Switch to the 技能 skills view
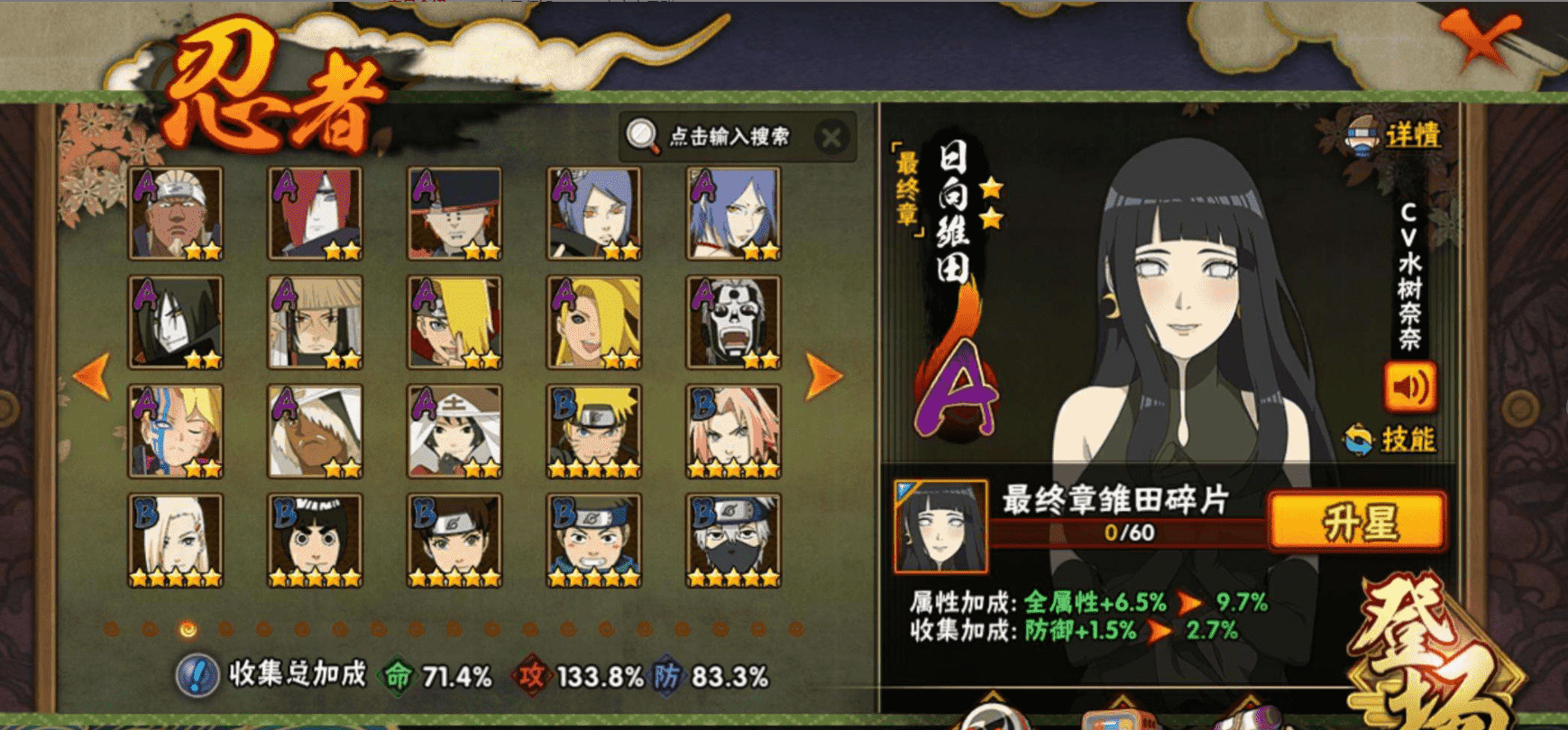 [x=1392, y=439]
